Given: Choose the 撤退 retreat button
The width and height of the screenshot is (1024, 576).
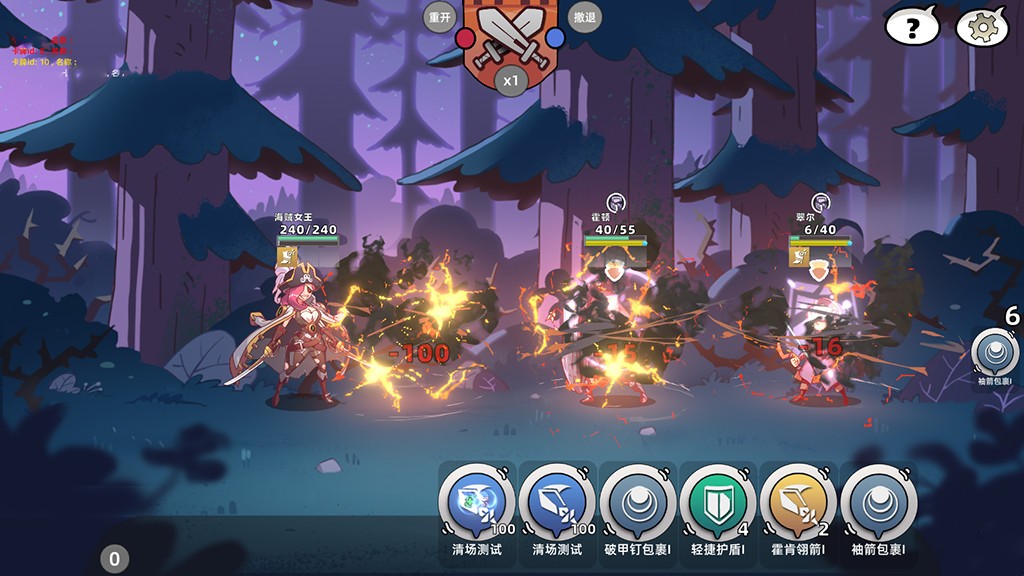Looking at the screenshot, I should (x=584, y=17).
